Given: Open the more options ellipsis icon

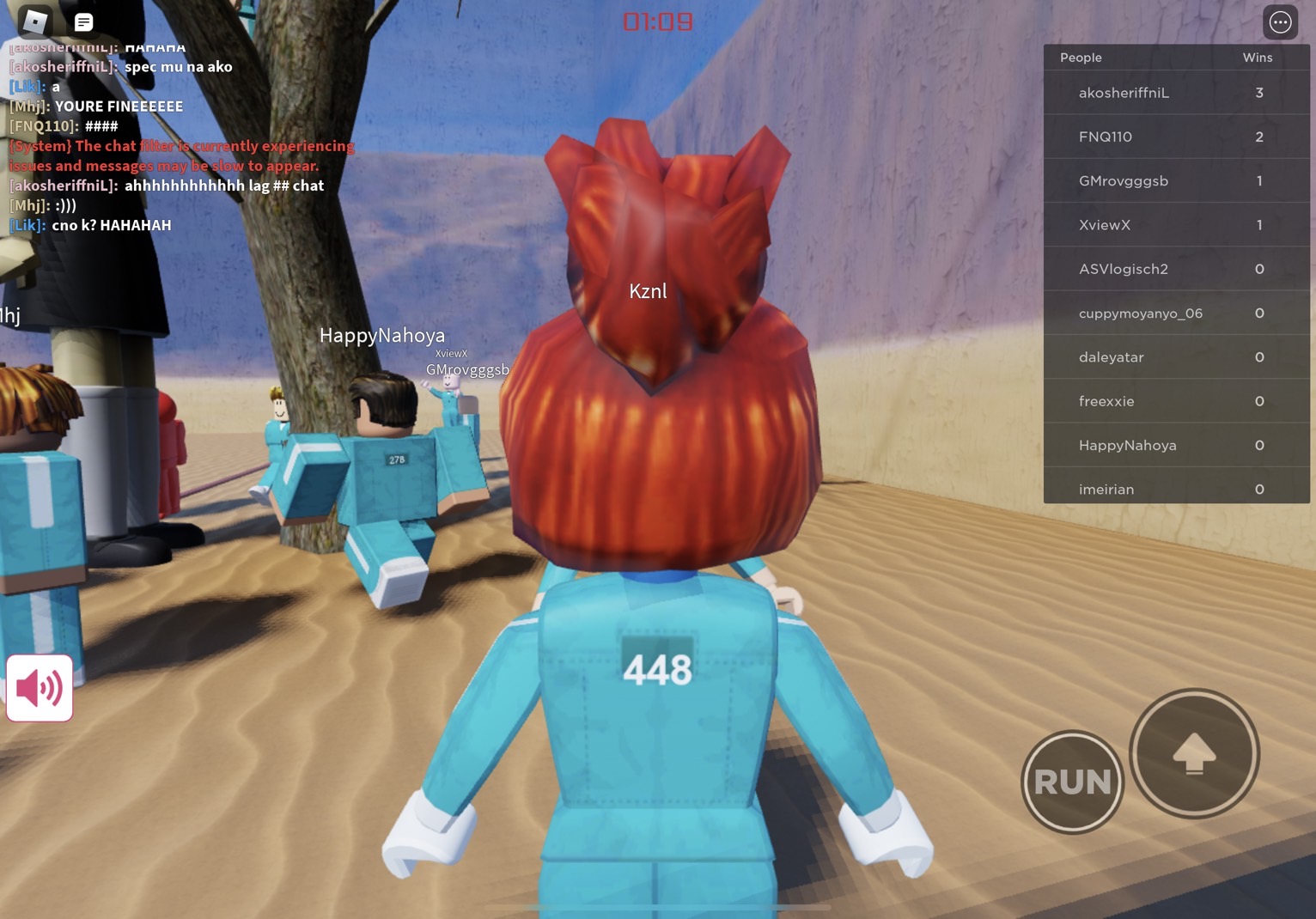Looking at the screenshot, I should [x=1280, y=22].
